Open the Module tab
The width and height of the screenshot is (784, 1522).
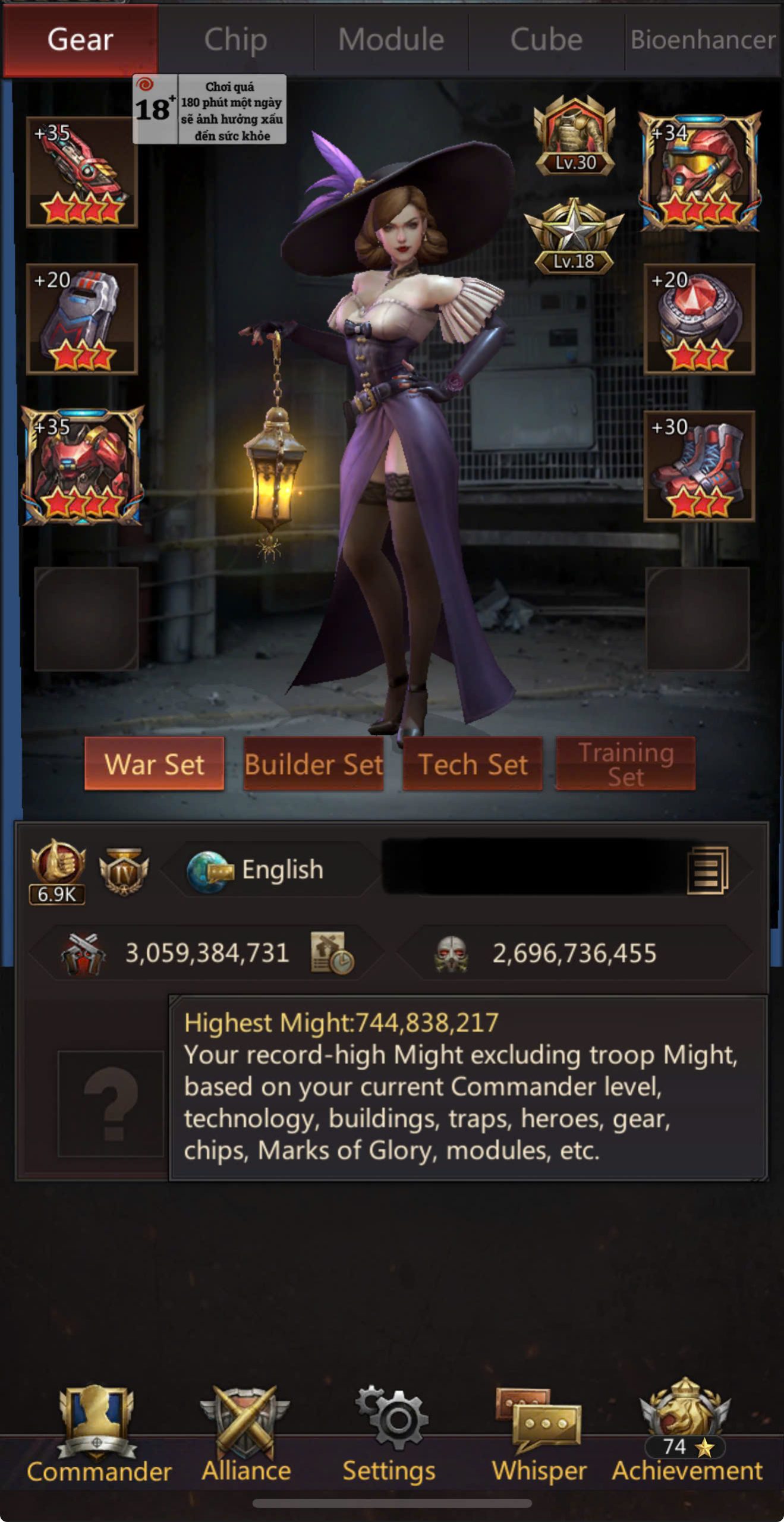pyautogui.click(x=391, y=40)
